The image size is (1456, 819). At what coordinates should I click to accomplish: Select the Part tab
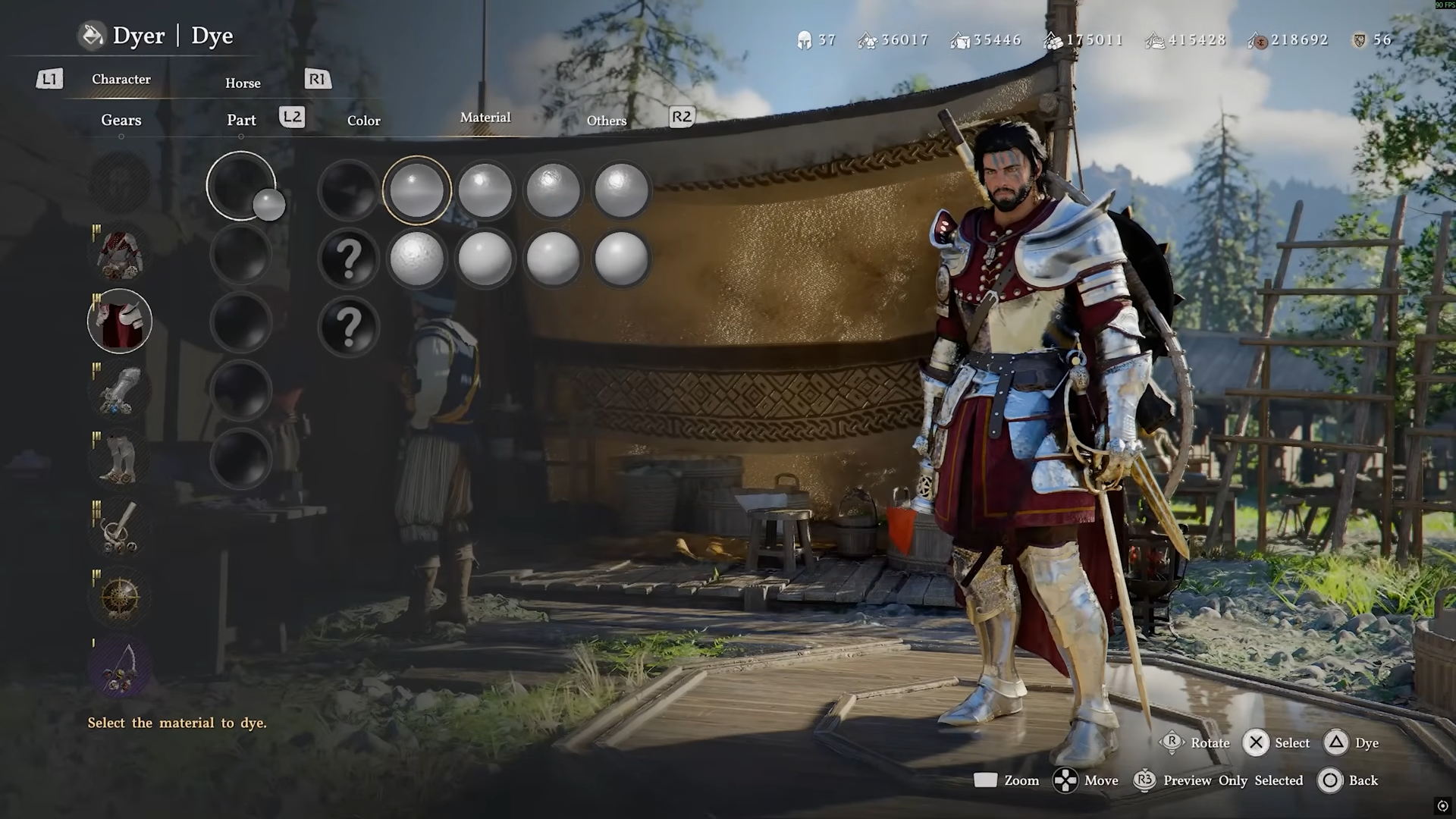[x=241, y=120]
